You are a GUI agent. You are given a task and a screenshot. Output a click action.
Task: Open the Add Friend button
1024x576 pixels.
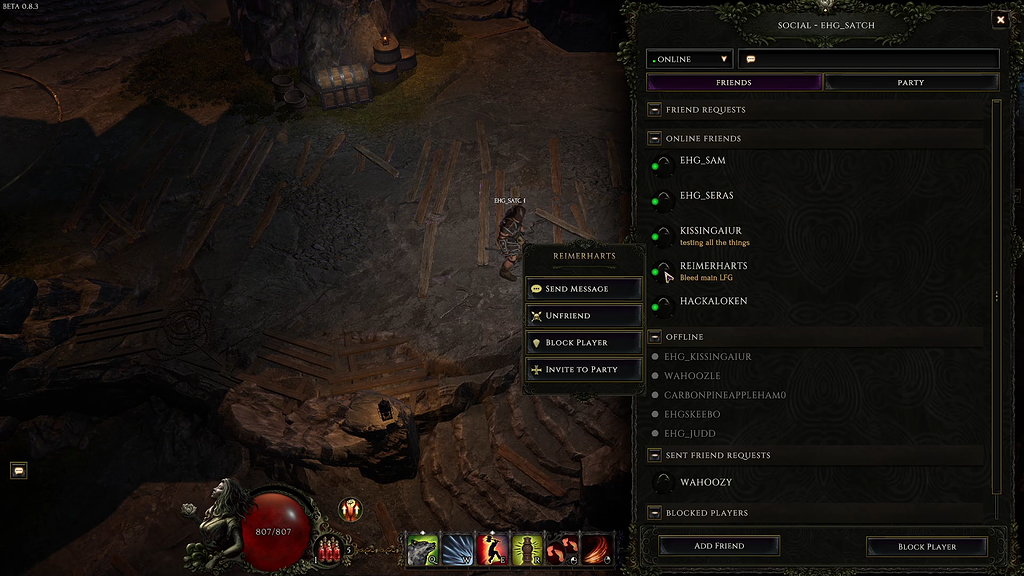pyautogui.click(x=719, y=546)
